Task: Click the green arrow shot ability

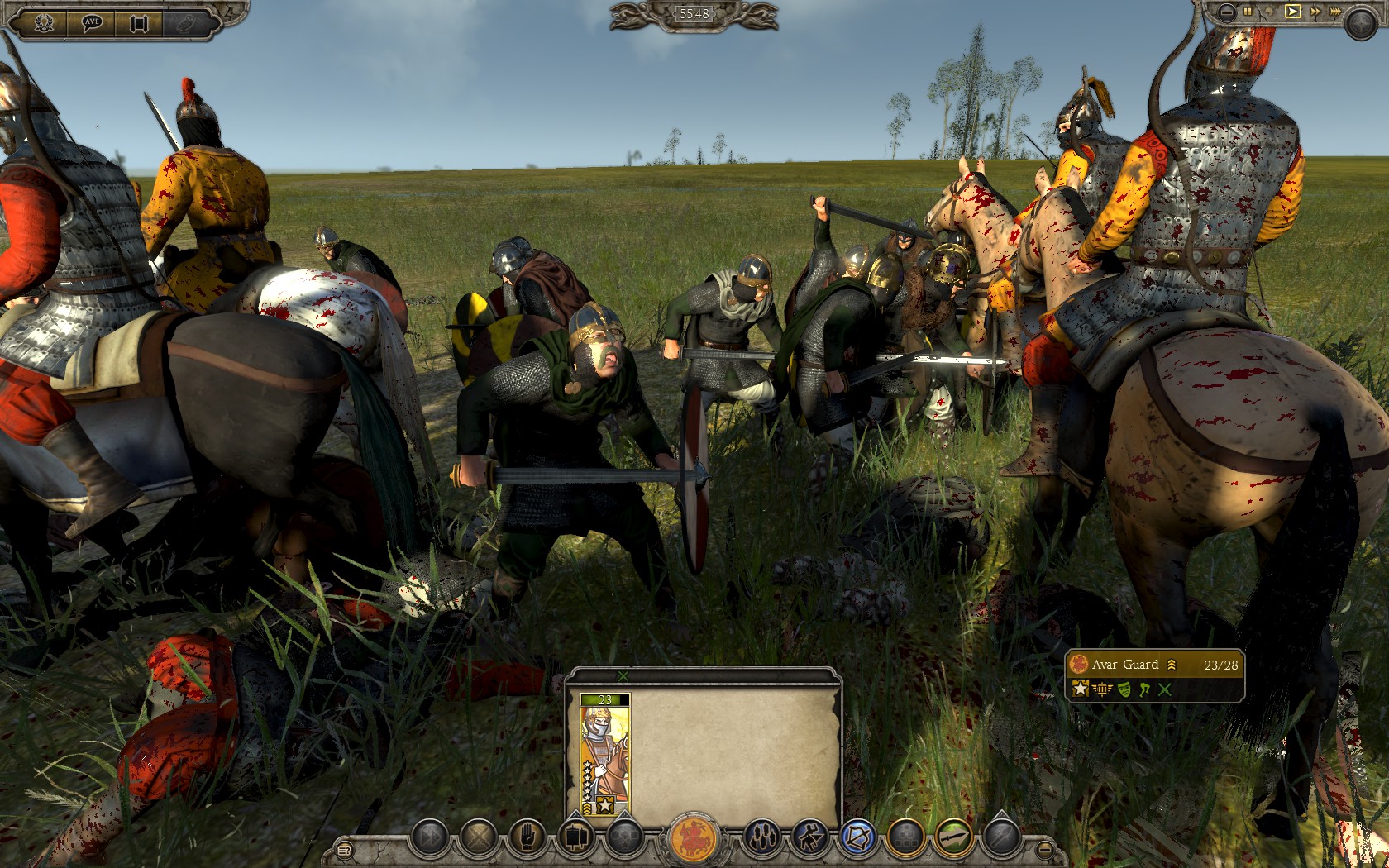Action: tap(952, 839)
